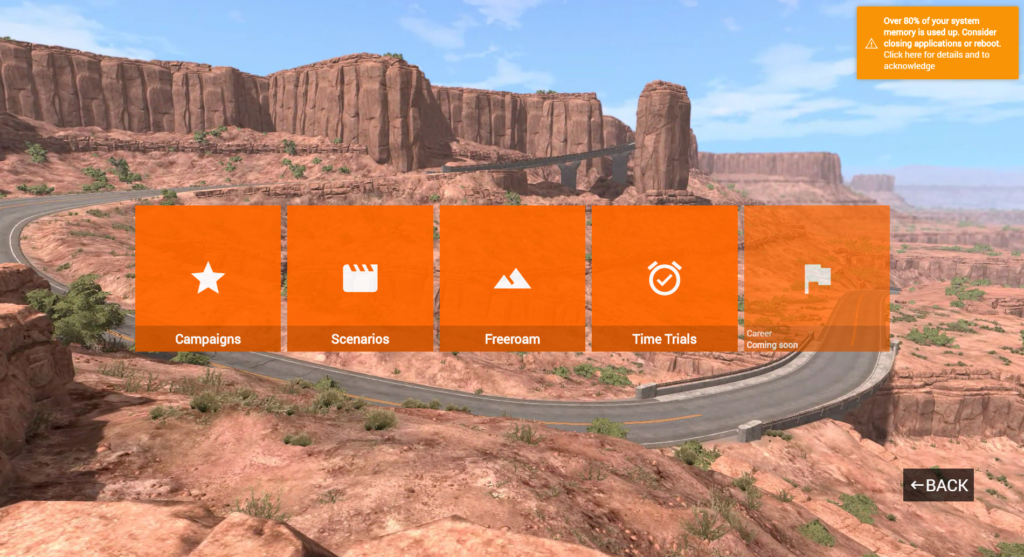Open the Campaigns menu tile
1024x557 pixels.
(208, 278)
